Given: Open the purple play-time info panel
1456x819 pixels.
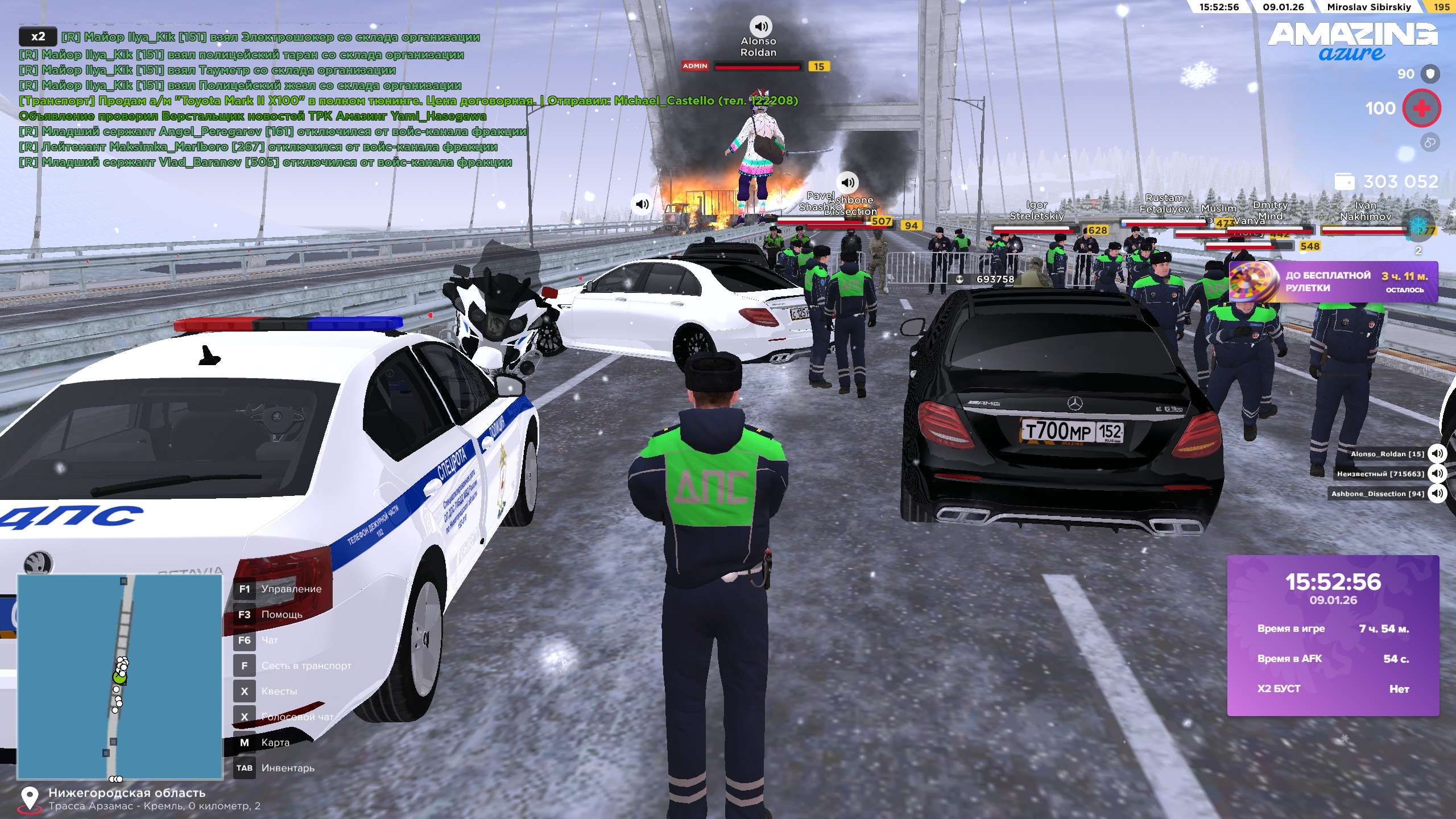Looking at the screenshot, I should [1333, 635].
